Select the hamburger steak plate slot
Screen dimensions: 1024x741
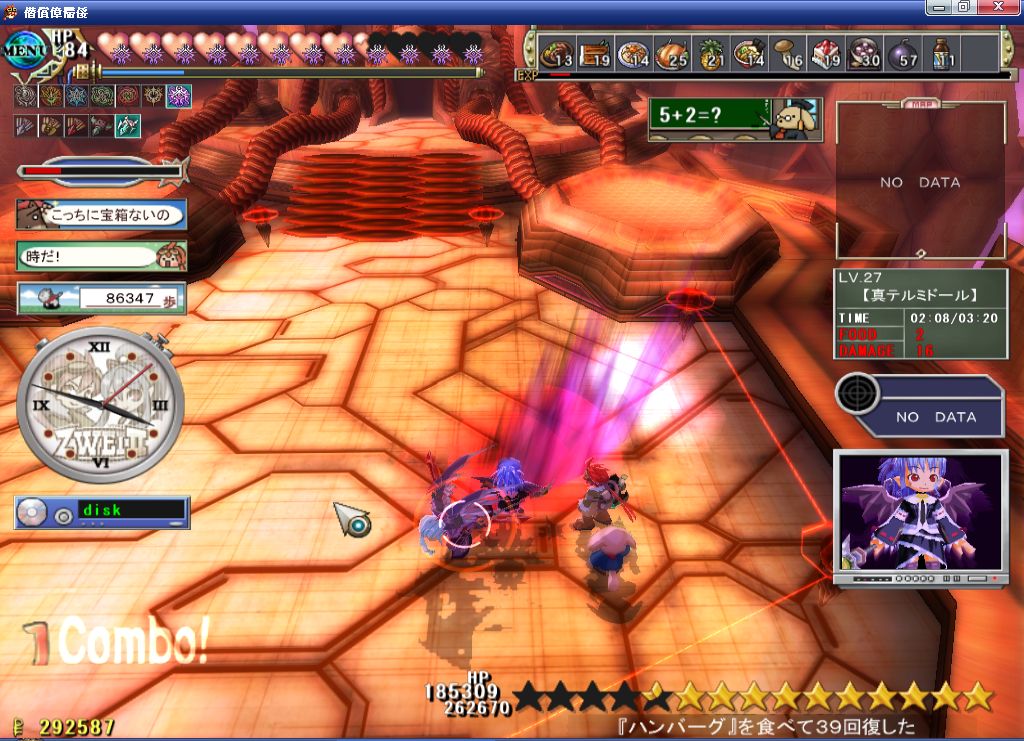coord(557,53)
